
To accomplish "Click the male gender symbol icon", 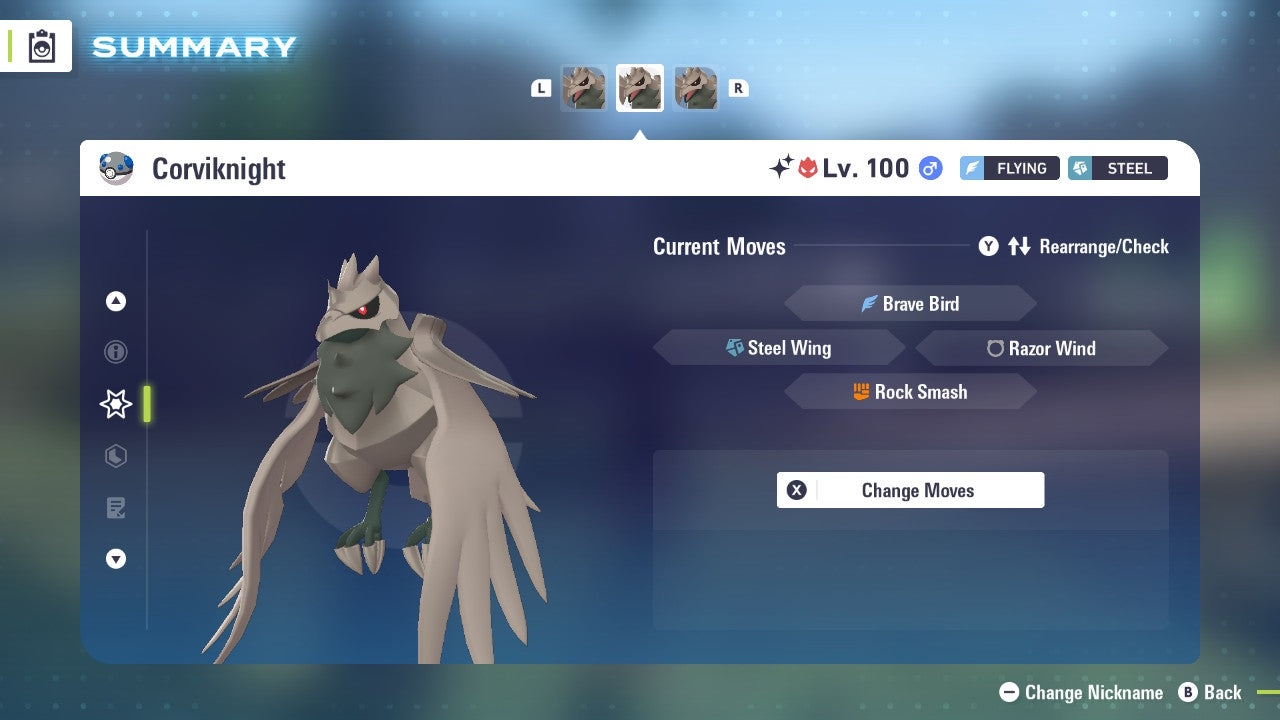I will click(x=929, y=168).
